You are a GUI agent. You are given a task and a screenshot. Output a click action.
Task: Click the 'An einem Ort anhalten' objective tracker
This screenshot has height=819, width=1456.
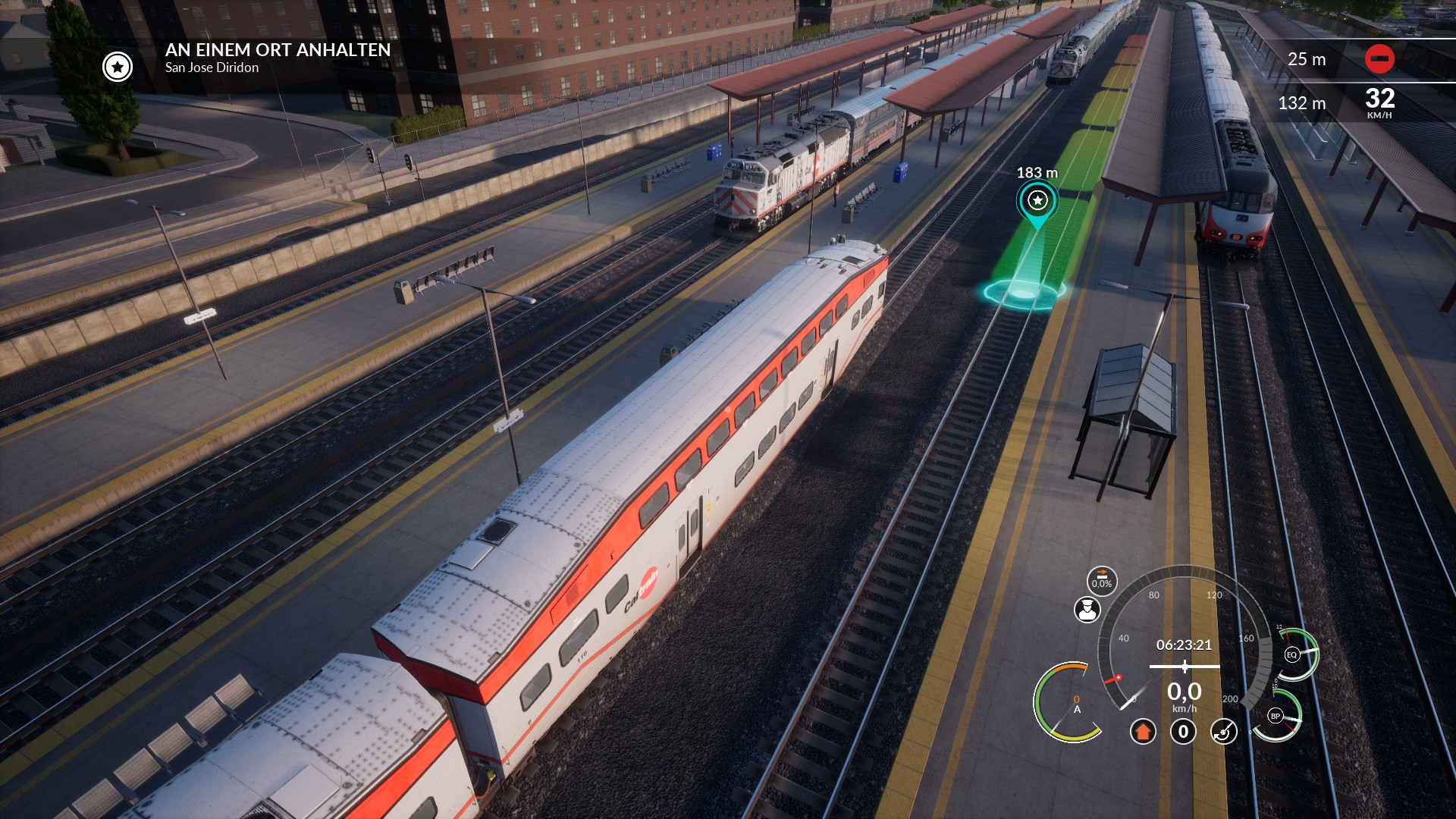coord(278,58)
